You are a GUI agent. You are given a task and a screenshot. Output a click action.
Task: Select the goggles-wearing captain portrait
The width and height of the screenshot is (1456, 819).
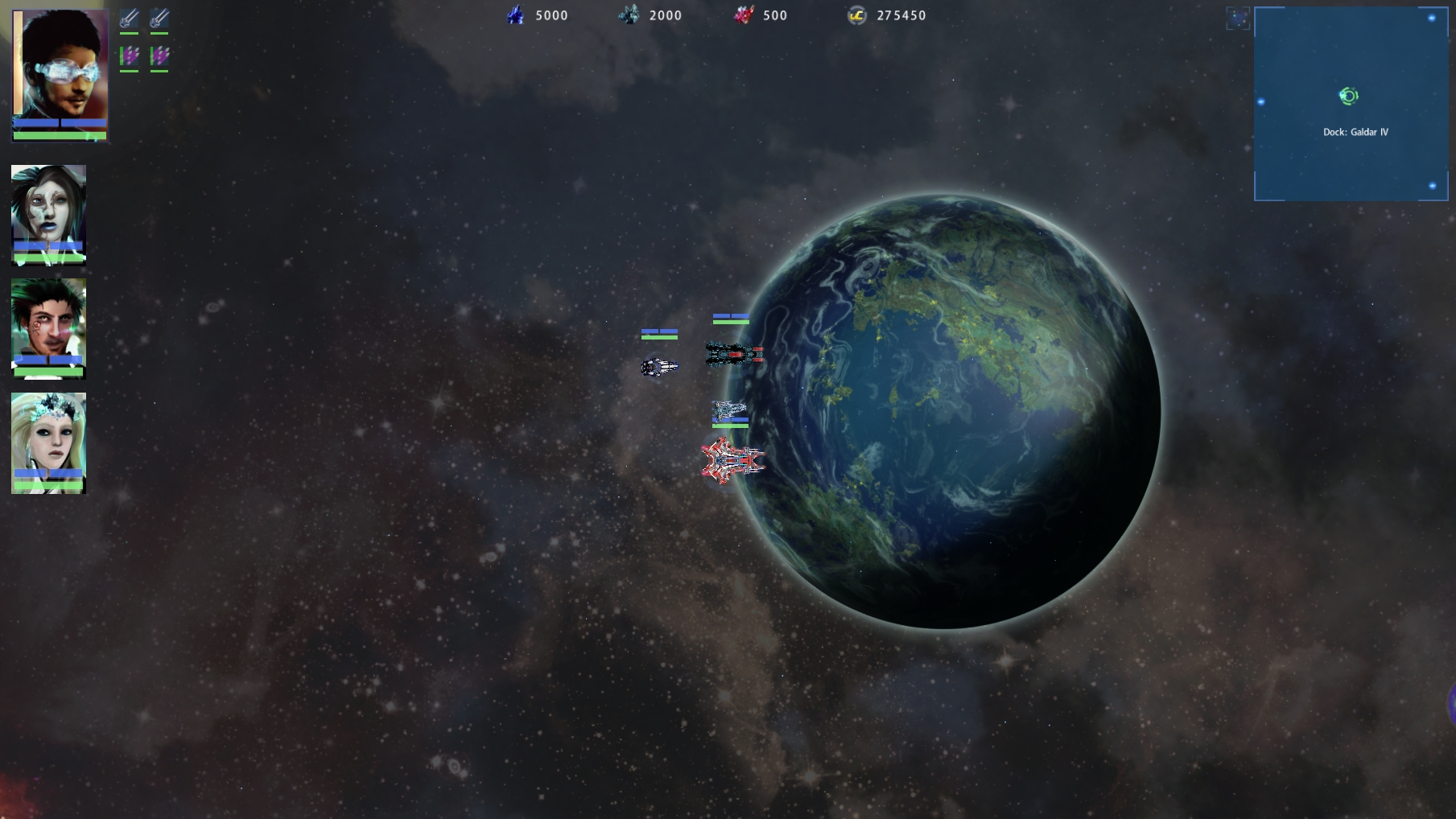(60, 68)
